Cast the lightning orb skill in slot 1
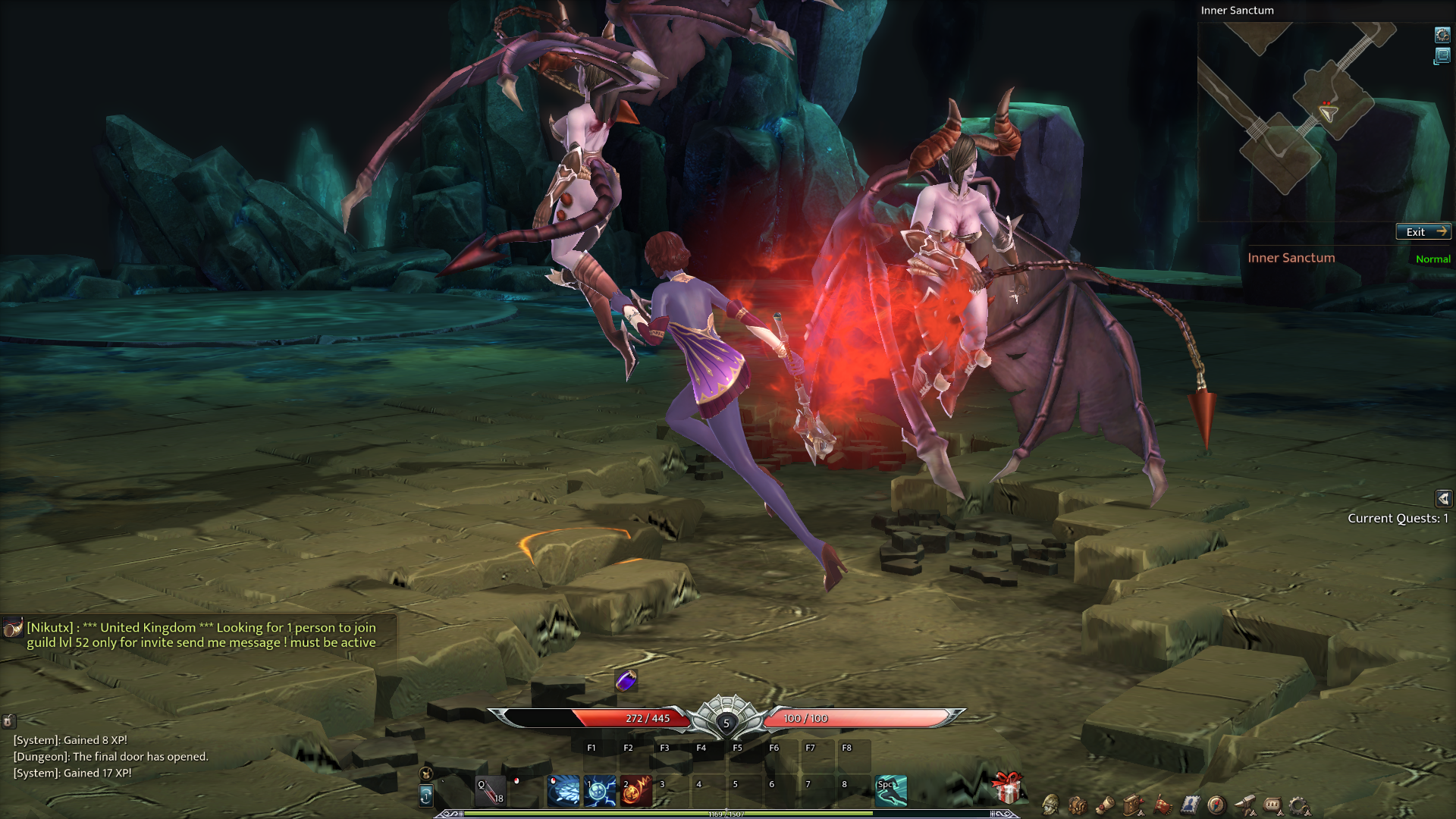This screenshot has height=819, width=1456. tap(600, 791)
